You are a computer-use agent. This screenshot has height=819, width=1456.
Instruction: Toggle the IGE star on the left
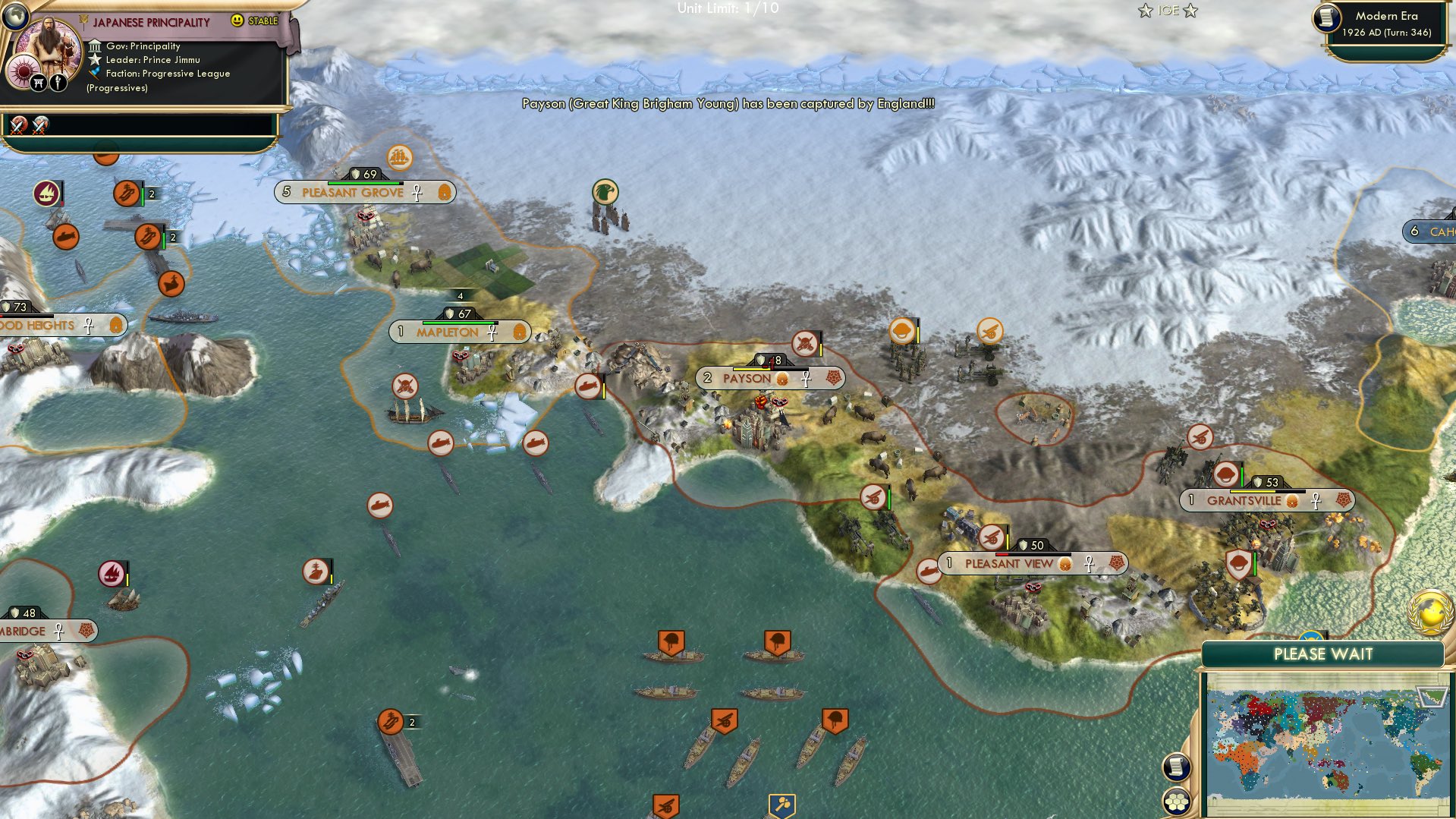1145,11
